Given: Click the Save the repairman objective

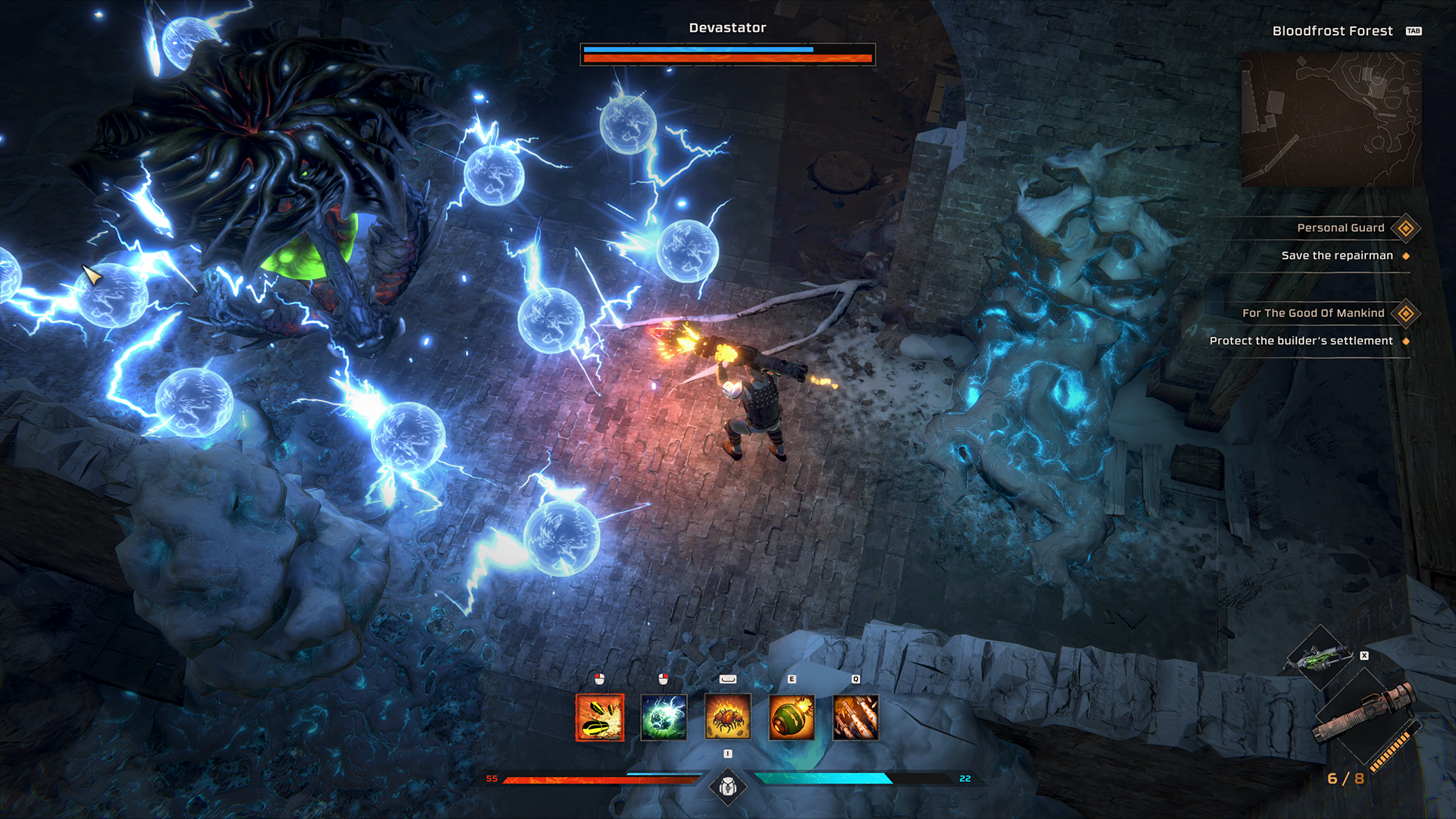Looking at the screenshot, I should click(x=1336, y=256).
